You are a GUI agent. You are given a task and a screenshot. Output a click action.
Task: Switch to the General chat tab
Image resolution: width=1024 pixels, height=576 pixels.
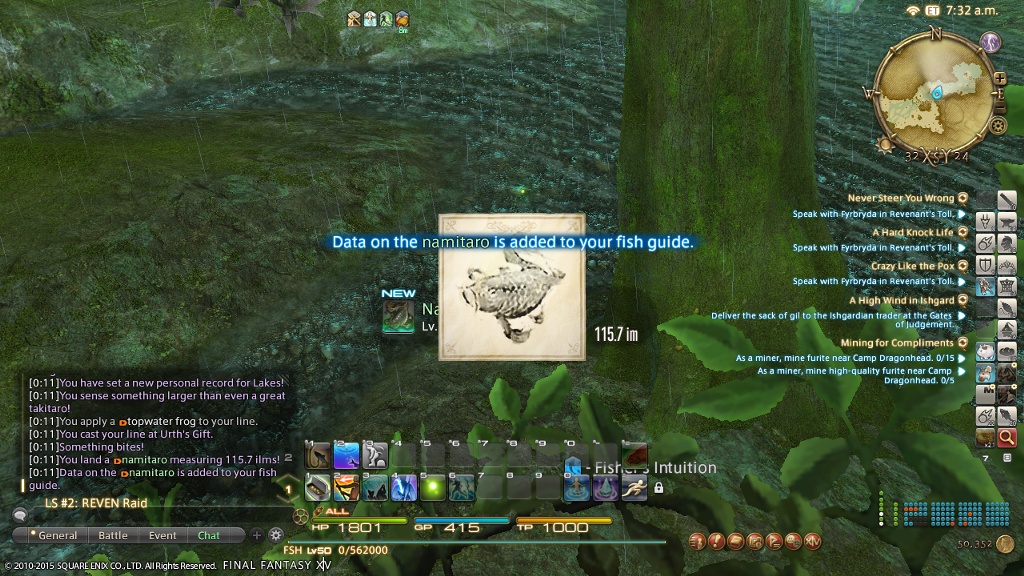[57, 535]
